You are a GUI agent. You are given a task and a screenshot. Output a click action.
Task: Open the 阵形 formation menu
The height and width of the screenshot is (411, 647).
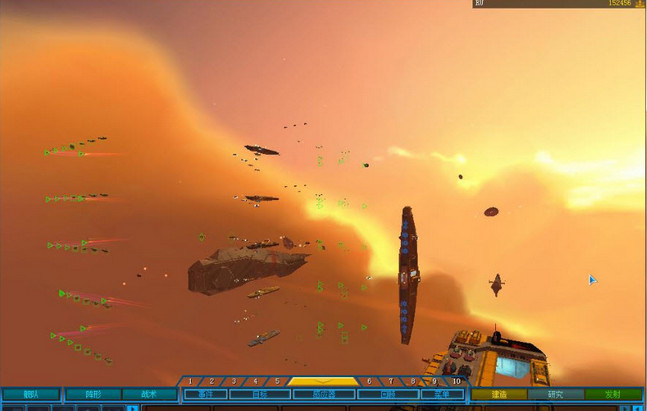pos(93,395)
